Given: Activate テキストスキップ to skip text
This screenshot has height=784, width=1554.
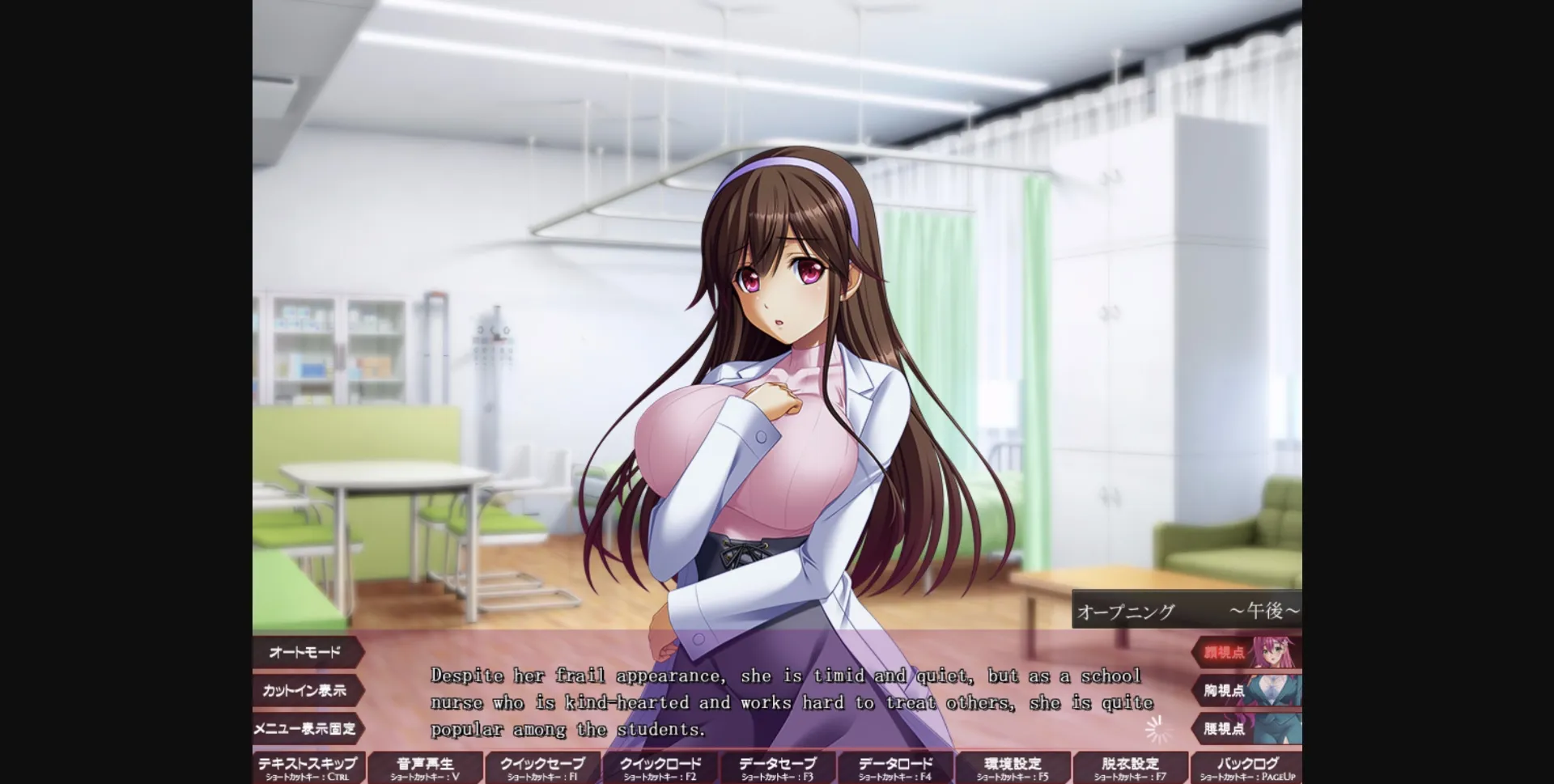Looking at the screenshot, I should tap(306, 765).
